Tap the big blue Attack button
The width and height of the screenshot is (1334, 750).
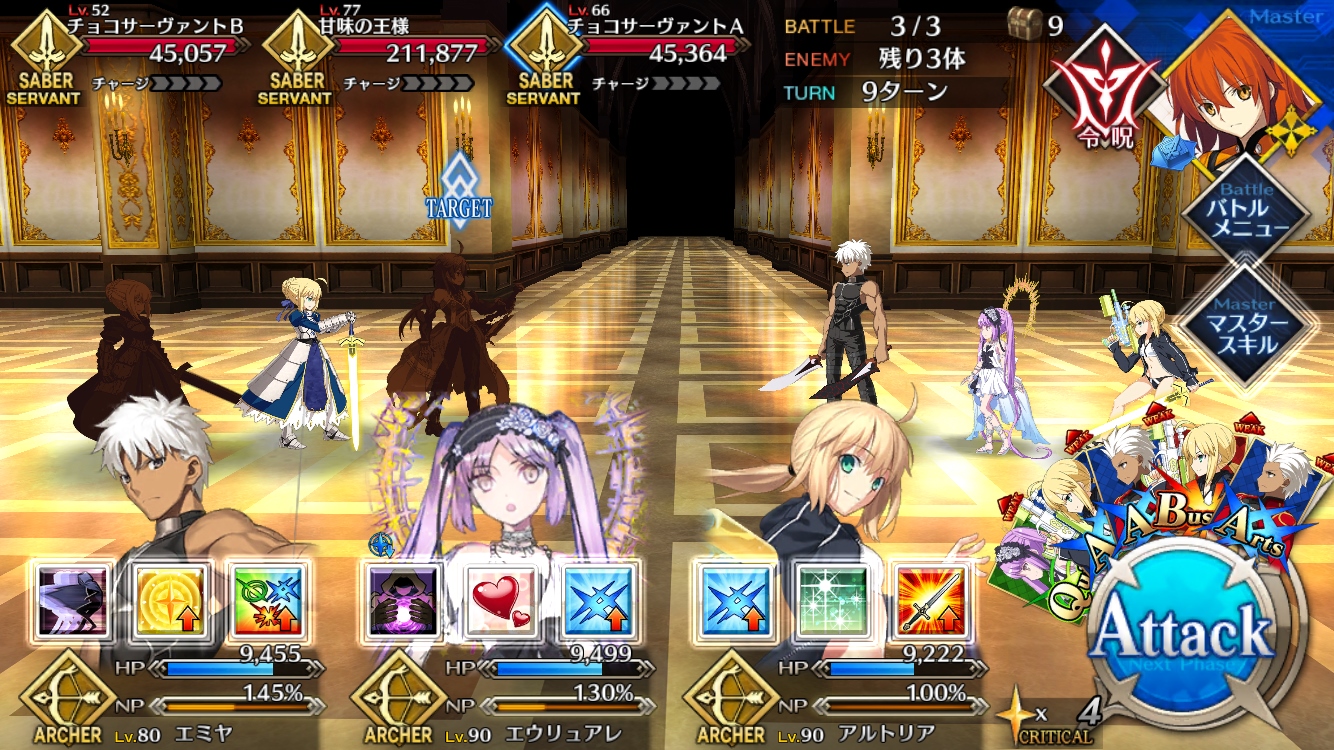point(1185,633)
